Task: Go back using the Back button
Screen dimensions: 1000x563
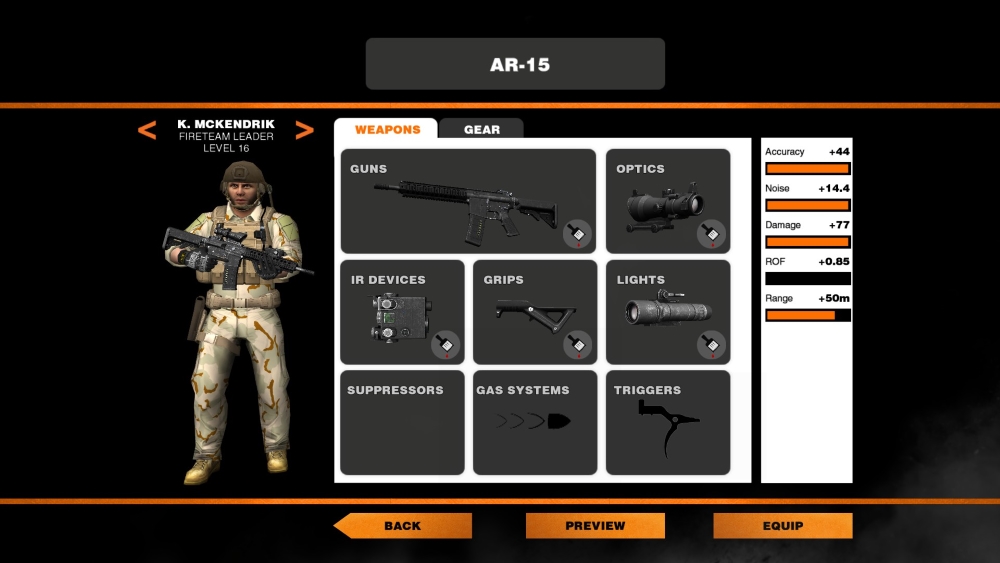Action: click(x=403, y=526)
